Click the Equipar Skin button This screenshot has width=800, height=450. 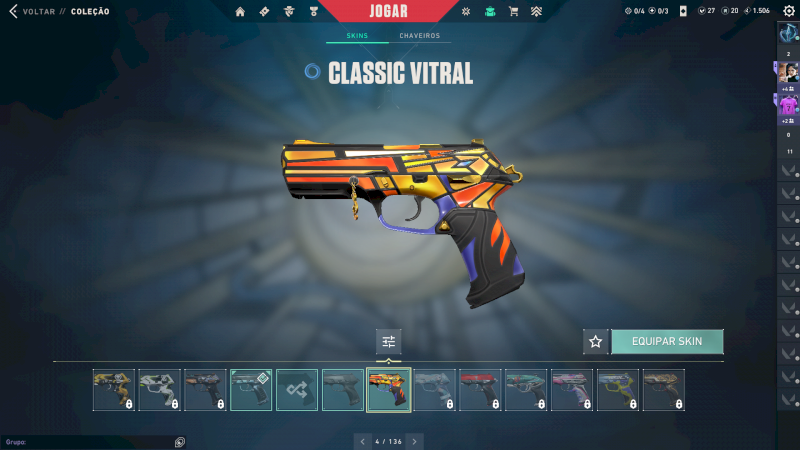click(666, 341)
